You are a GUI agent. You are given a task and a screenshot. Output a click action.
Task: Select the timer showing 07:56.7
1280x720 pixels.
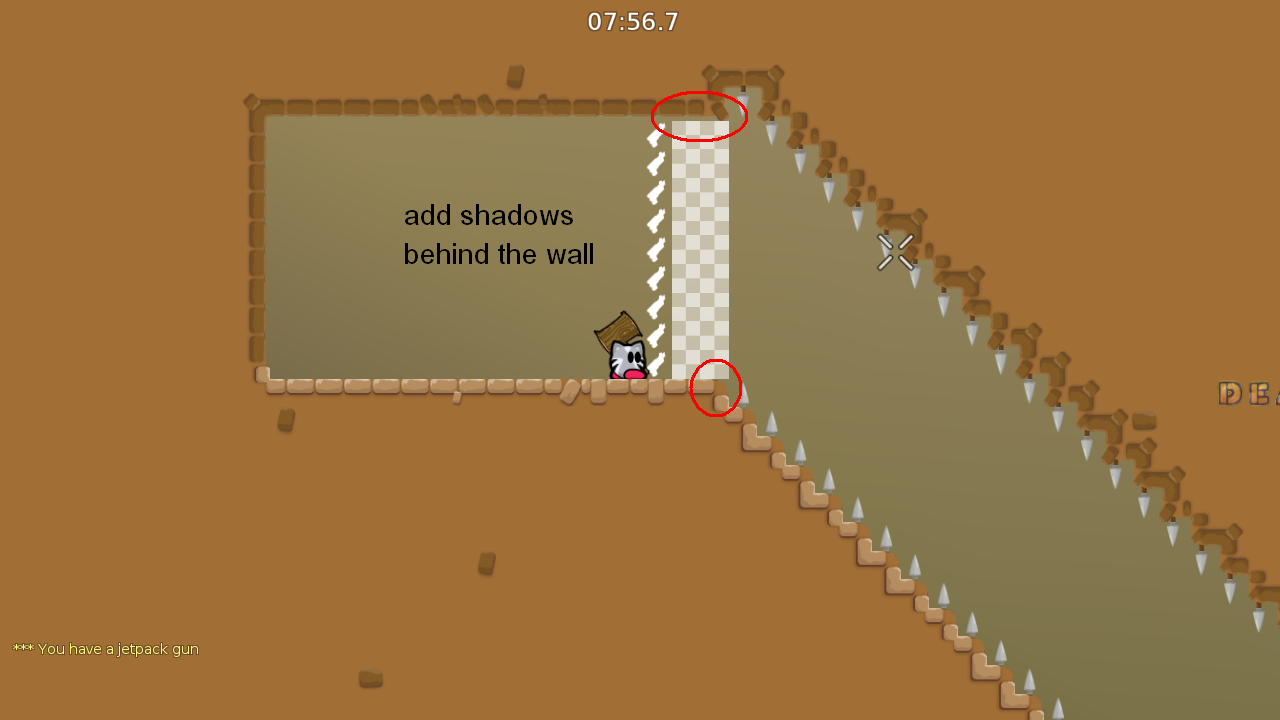tap(632, 21)
